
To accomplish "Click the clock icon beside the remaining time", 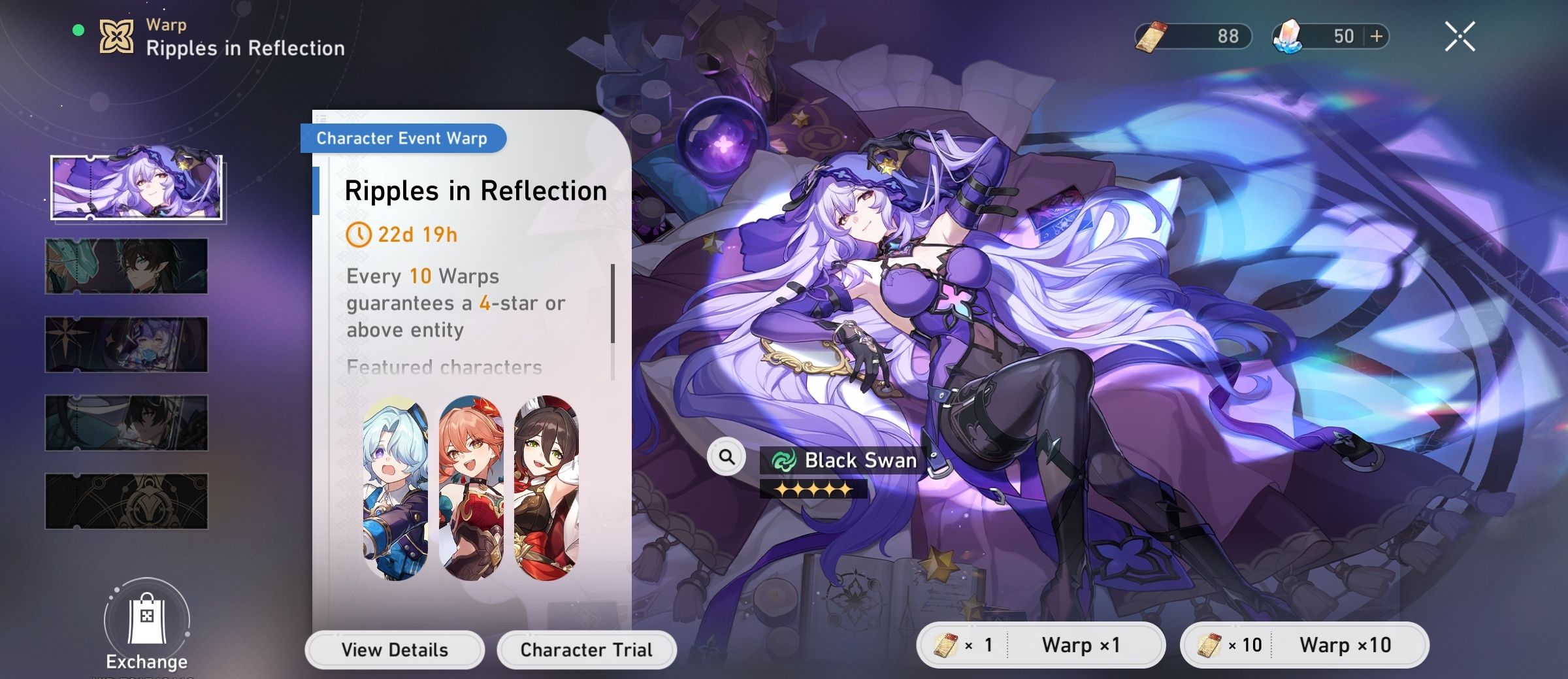I will coord(359,235).
